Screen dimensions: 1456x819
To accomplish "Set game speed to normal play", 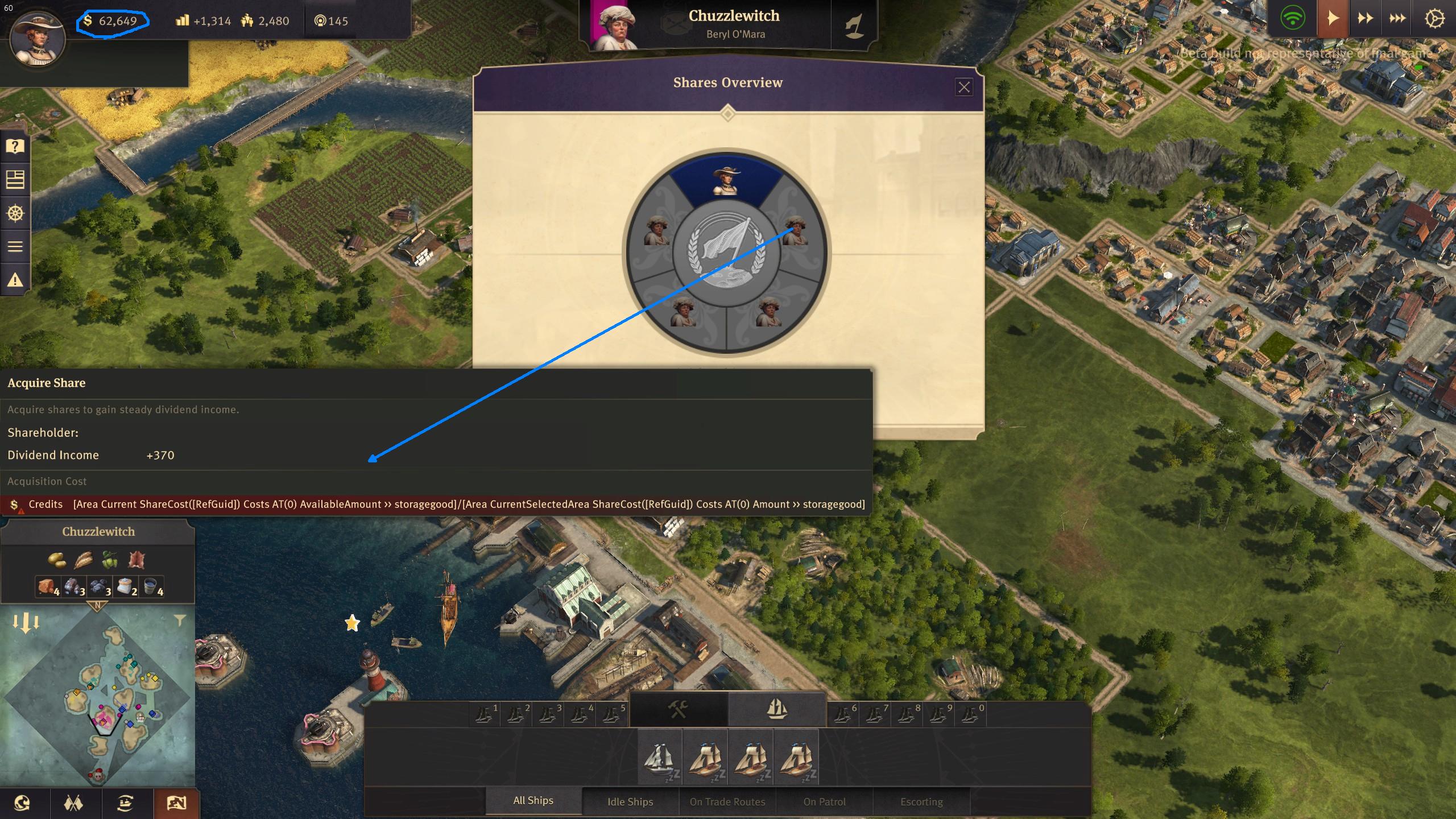I will (1333, 19).
